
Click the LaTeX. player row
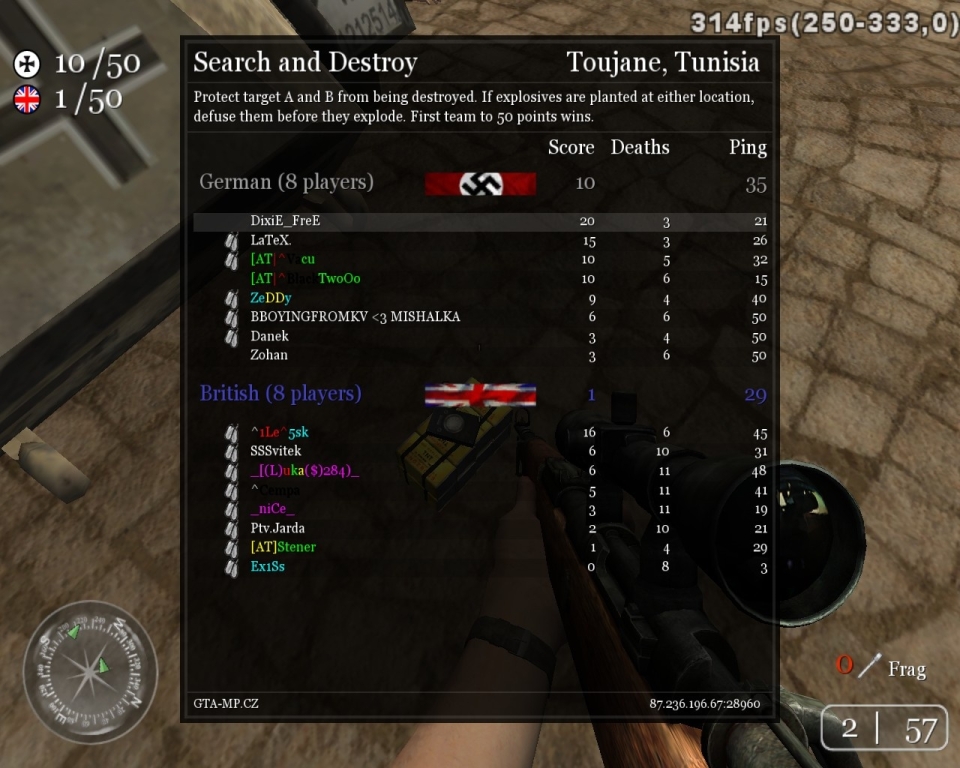271,240
